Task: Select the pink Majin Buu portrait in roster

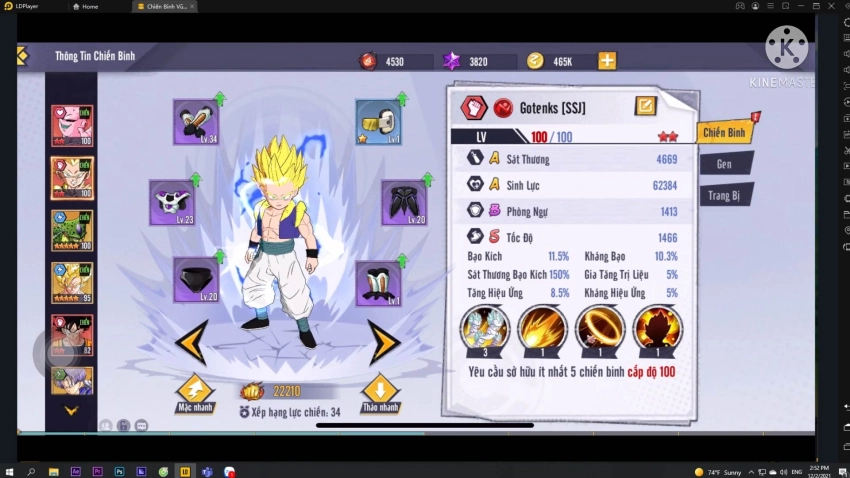Action: coord(72,126)
